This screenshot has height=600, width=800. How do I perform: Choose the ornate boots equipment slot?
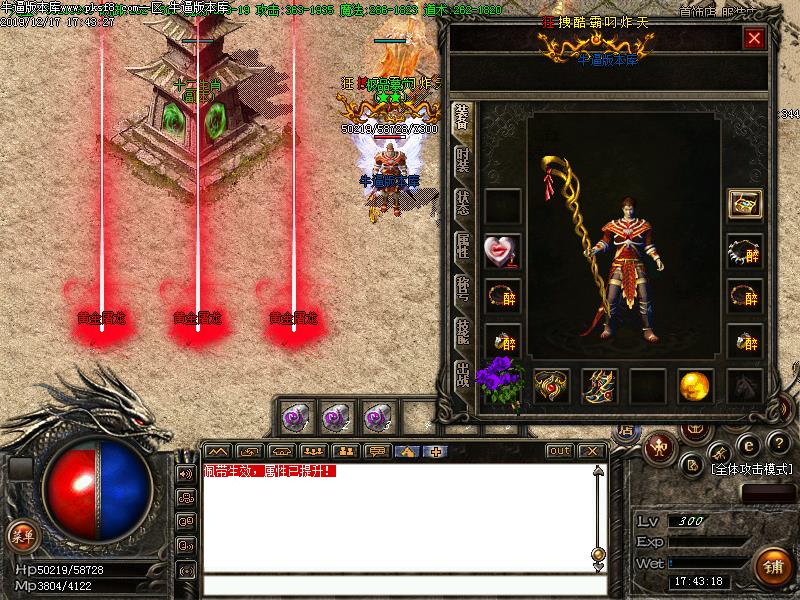[599, 386]
